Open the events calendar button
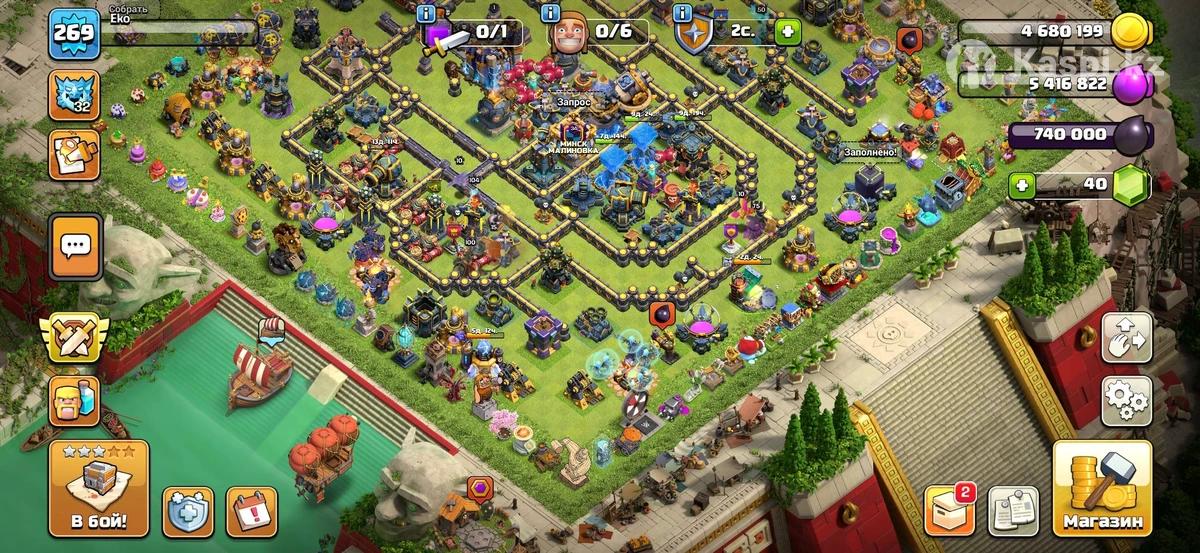Screen dimensions: 1200x553 coord(251,512)
